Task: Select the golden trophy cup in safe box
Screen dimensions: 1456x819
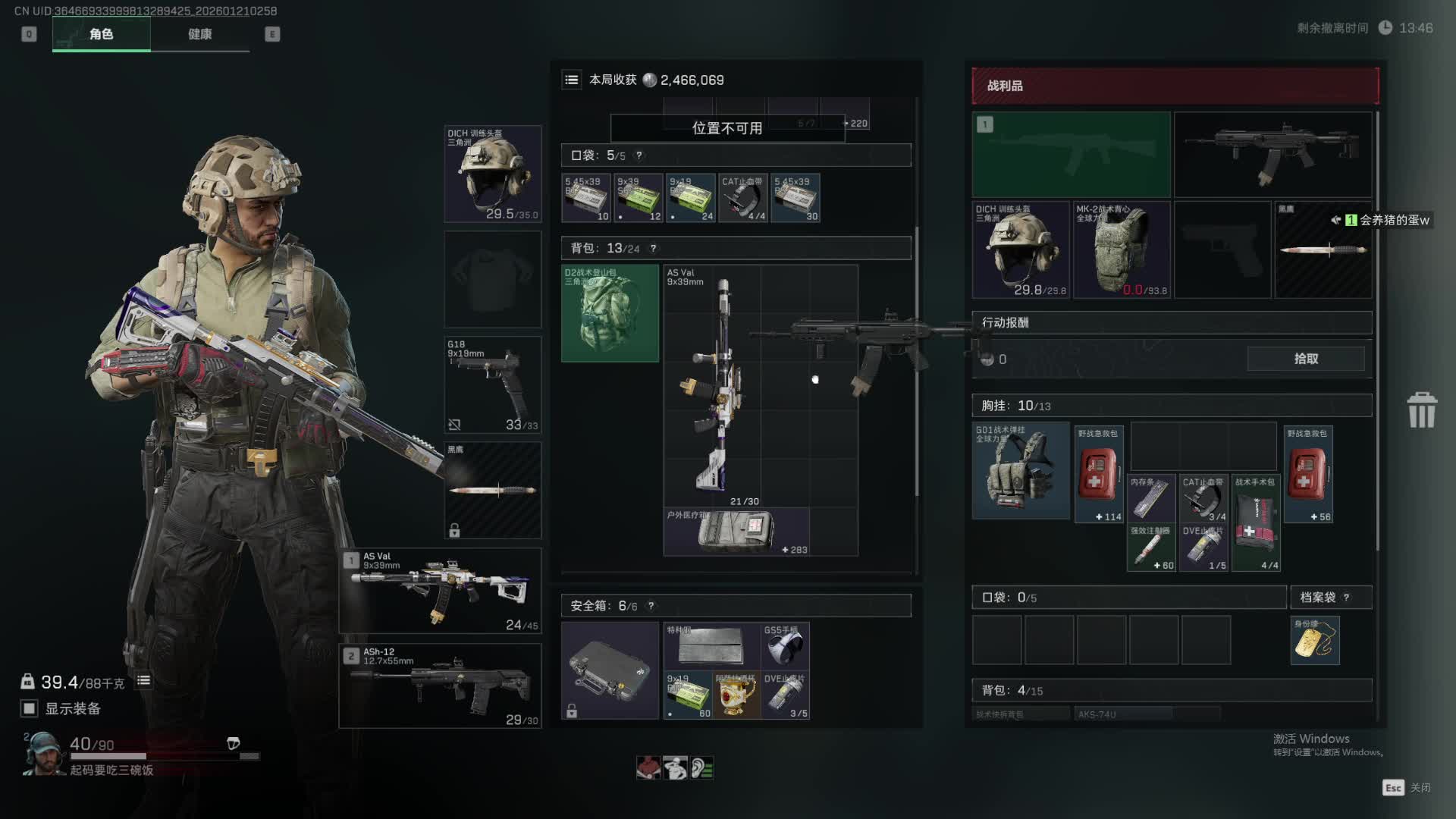Action: pyautogui.click(x=736, y=695)
